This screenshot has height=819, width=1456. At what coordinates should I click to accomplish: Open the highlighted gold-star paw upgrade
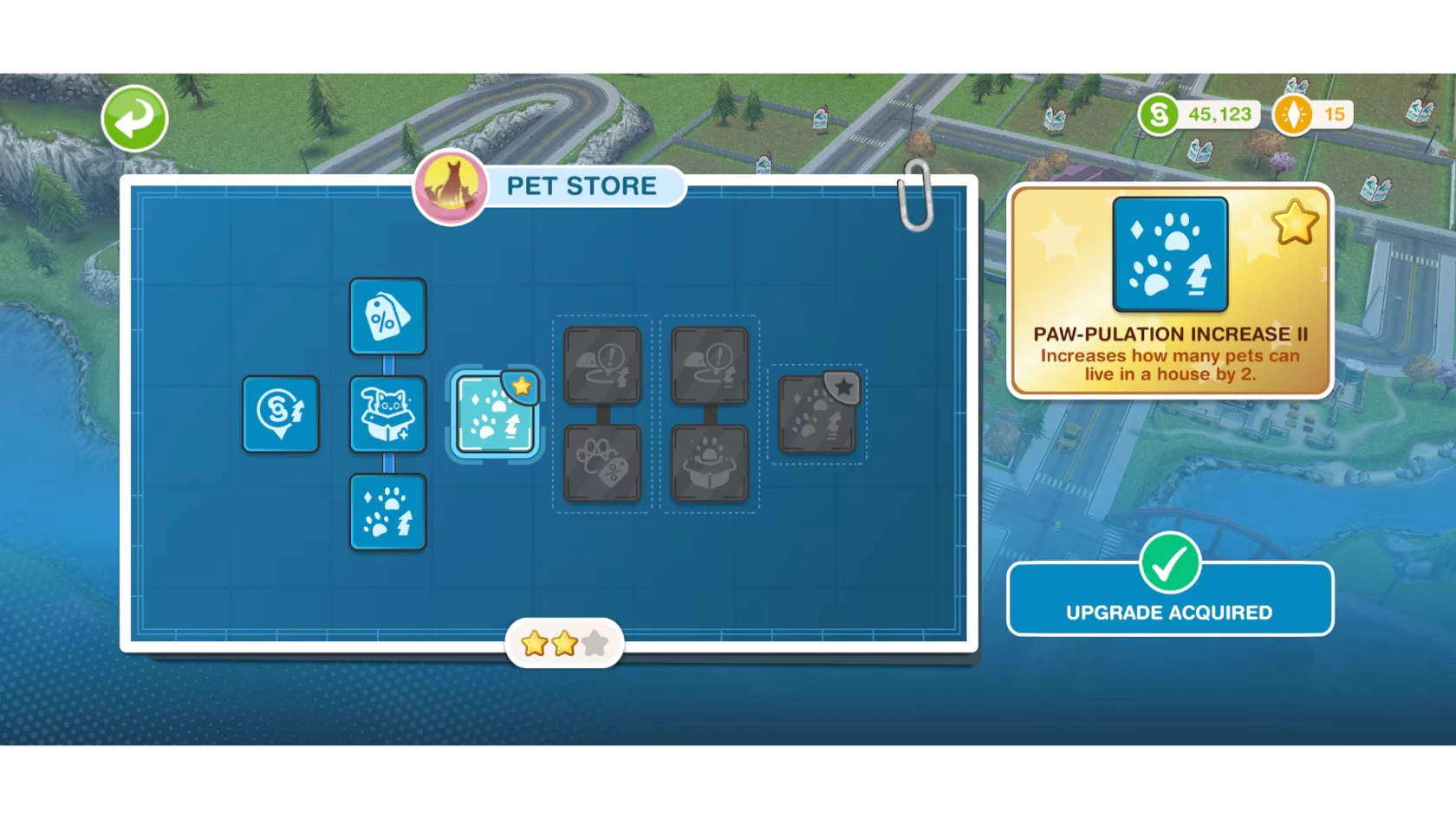click(495, 414)
